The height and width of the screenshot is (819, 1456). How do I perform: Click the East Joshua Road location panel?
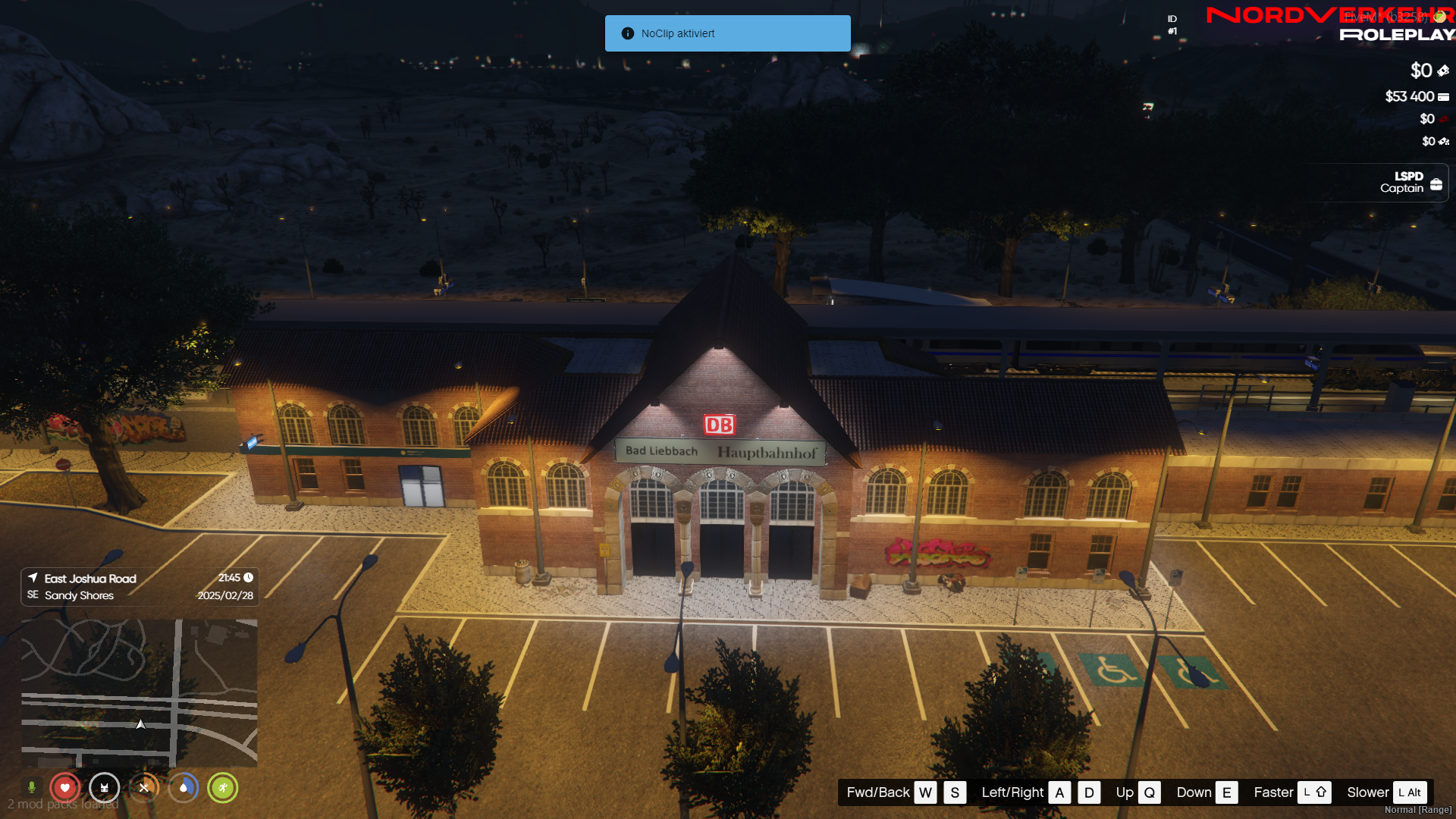[x=140, y=587]
